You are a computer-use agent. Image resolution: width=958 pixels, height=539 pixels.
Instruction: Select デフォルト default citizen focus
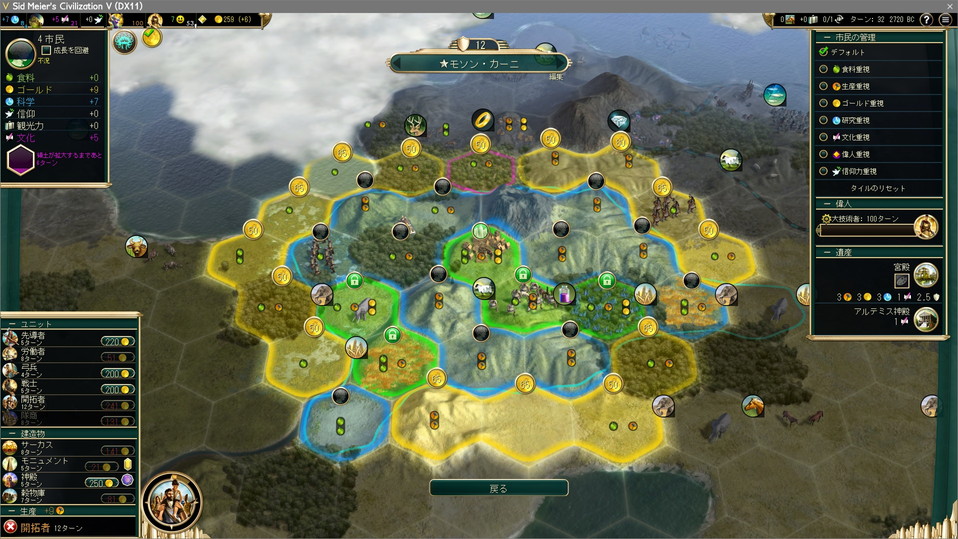click(824, 52)
